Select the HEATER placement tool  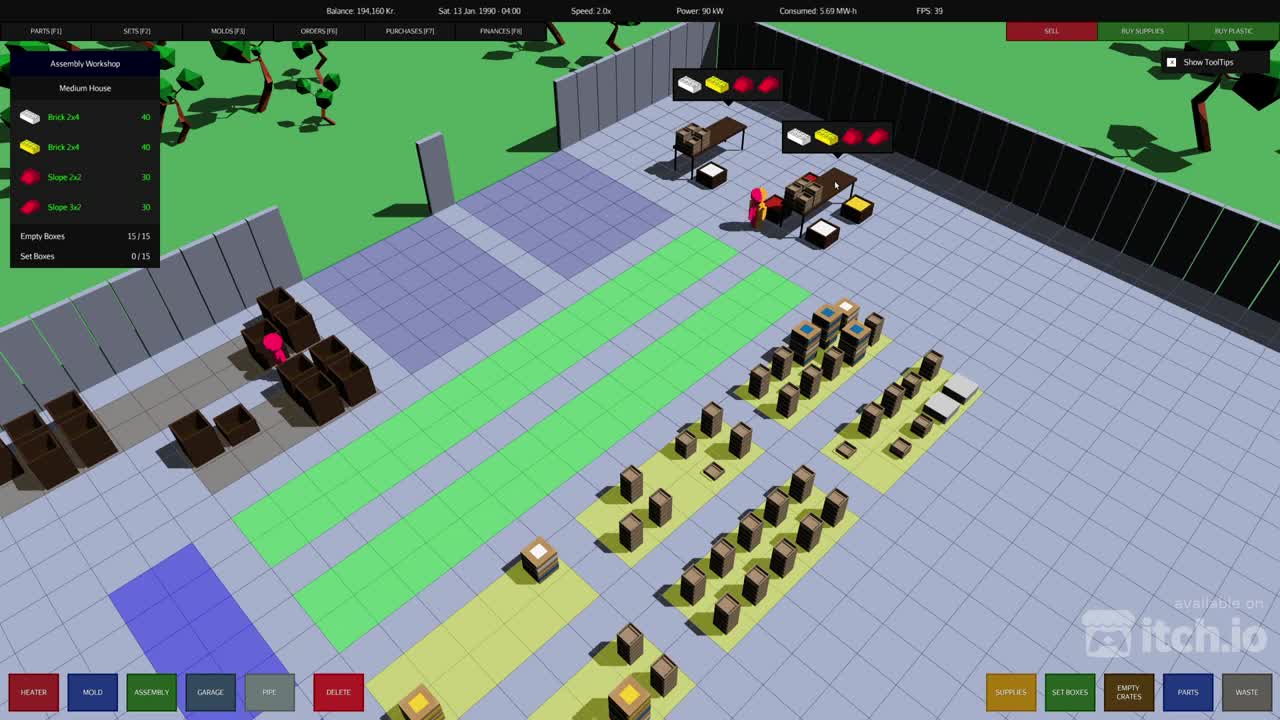coord(33,692)
